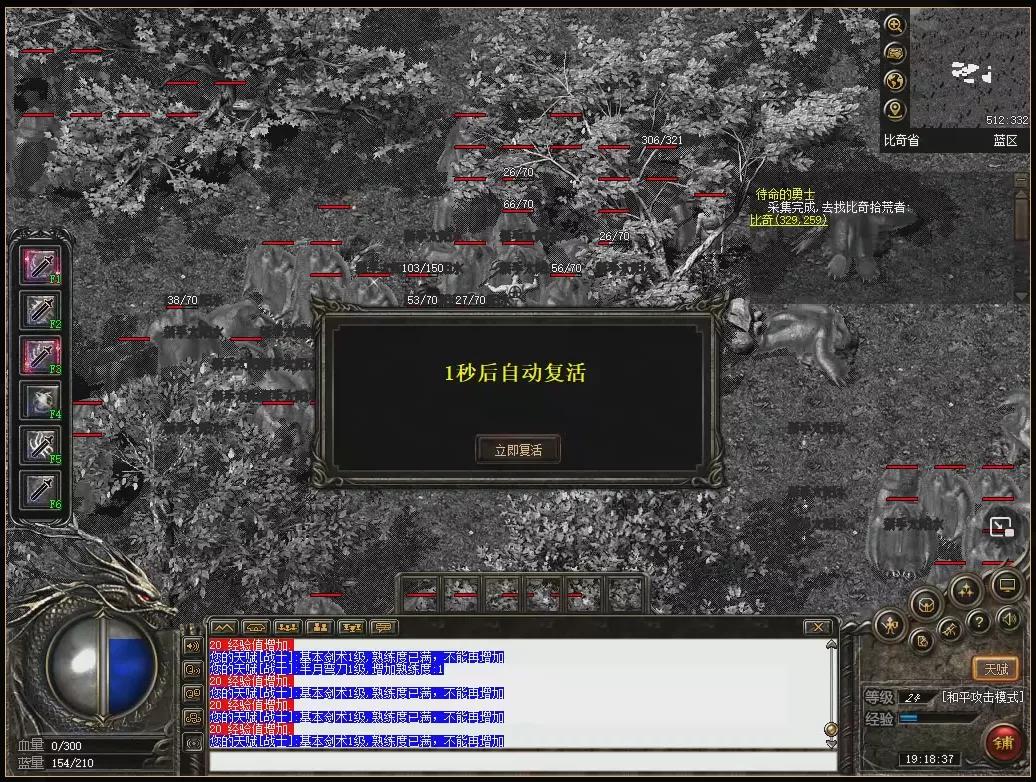
Task: Click the chat text input field
Action: point(520,762)
